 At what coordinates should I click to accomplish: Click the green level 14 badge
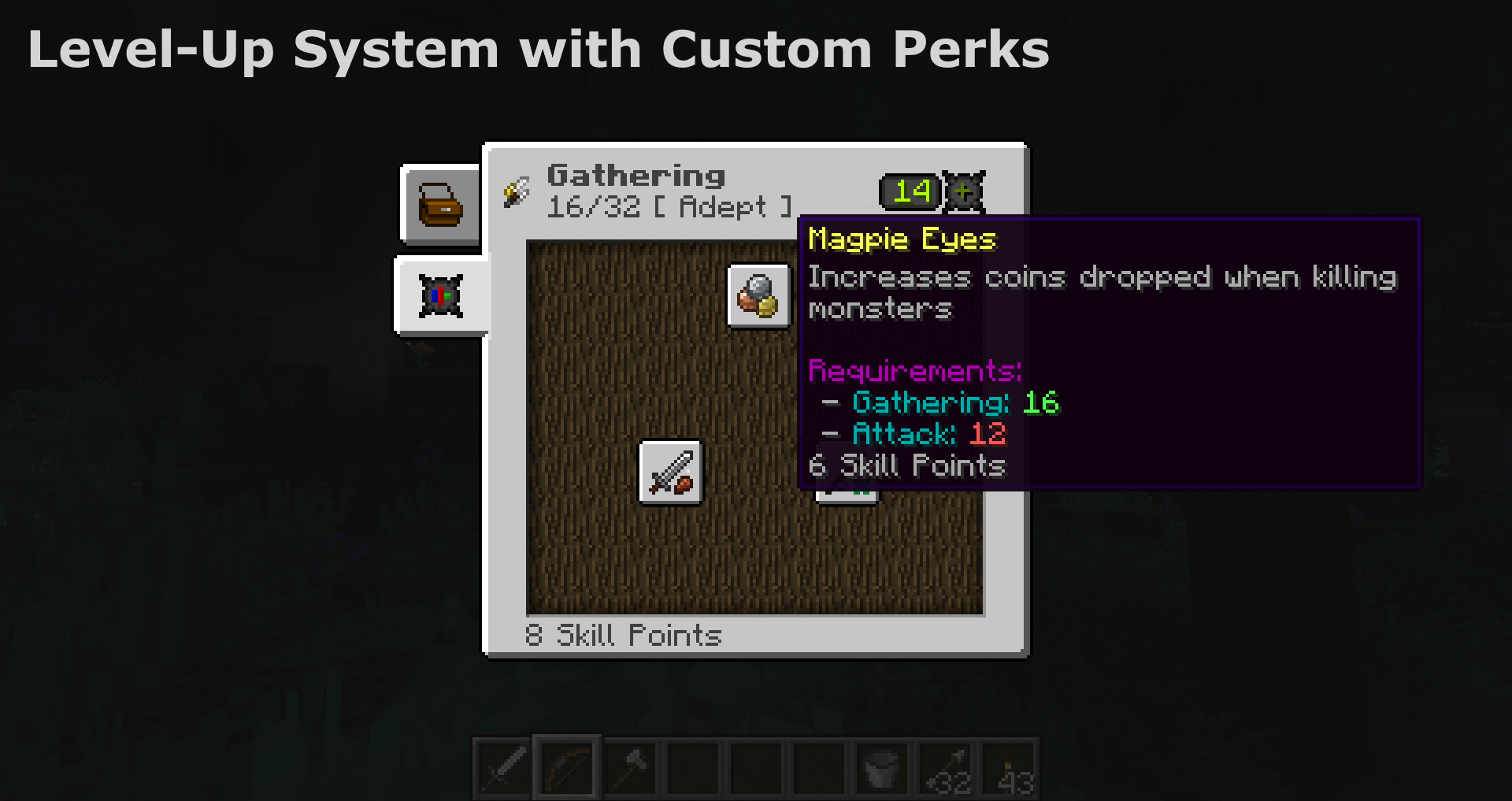(x=910, y=191)
